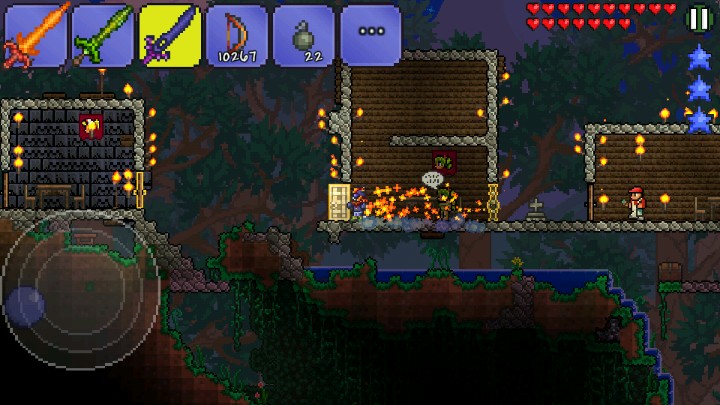Pick the grenade slot with 22
The width and height of the screenshot is (720, 405).
tap(303, 35)
